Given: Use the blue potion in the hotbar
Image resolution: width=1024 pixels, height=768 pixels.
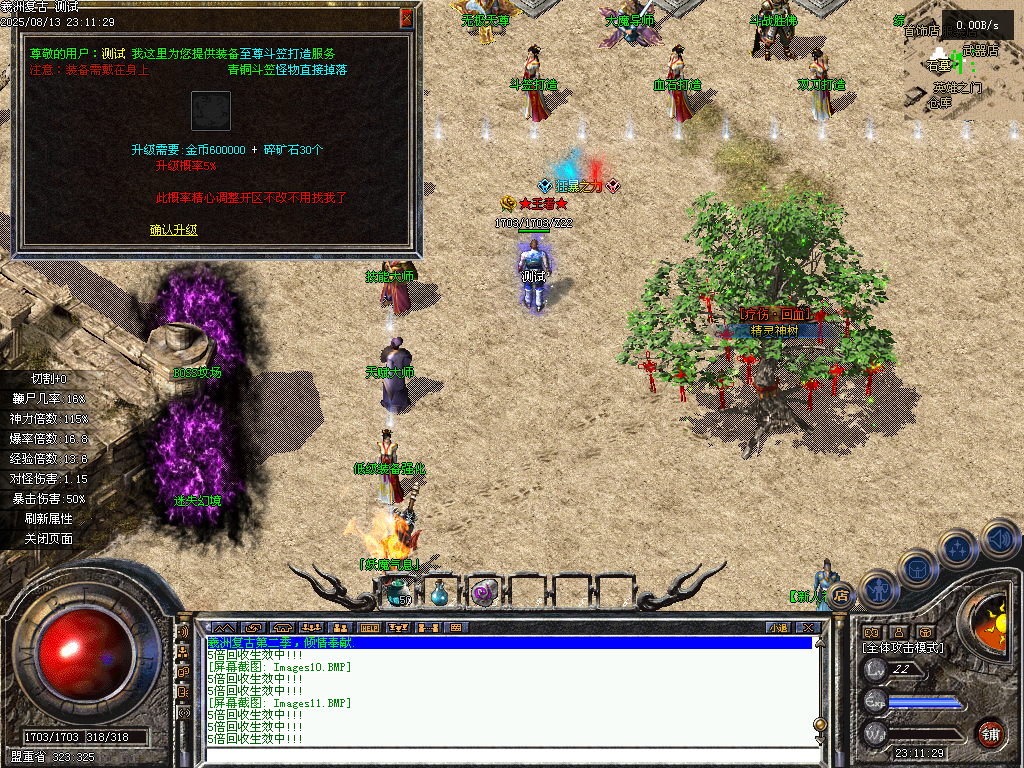Looking at the screenshot, I should [439, 593].
